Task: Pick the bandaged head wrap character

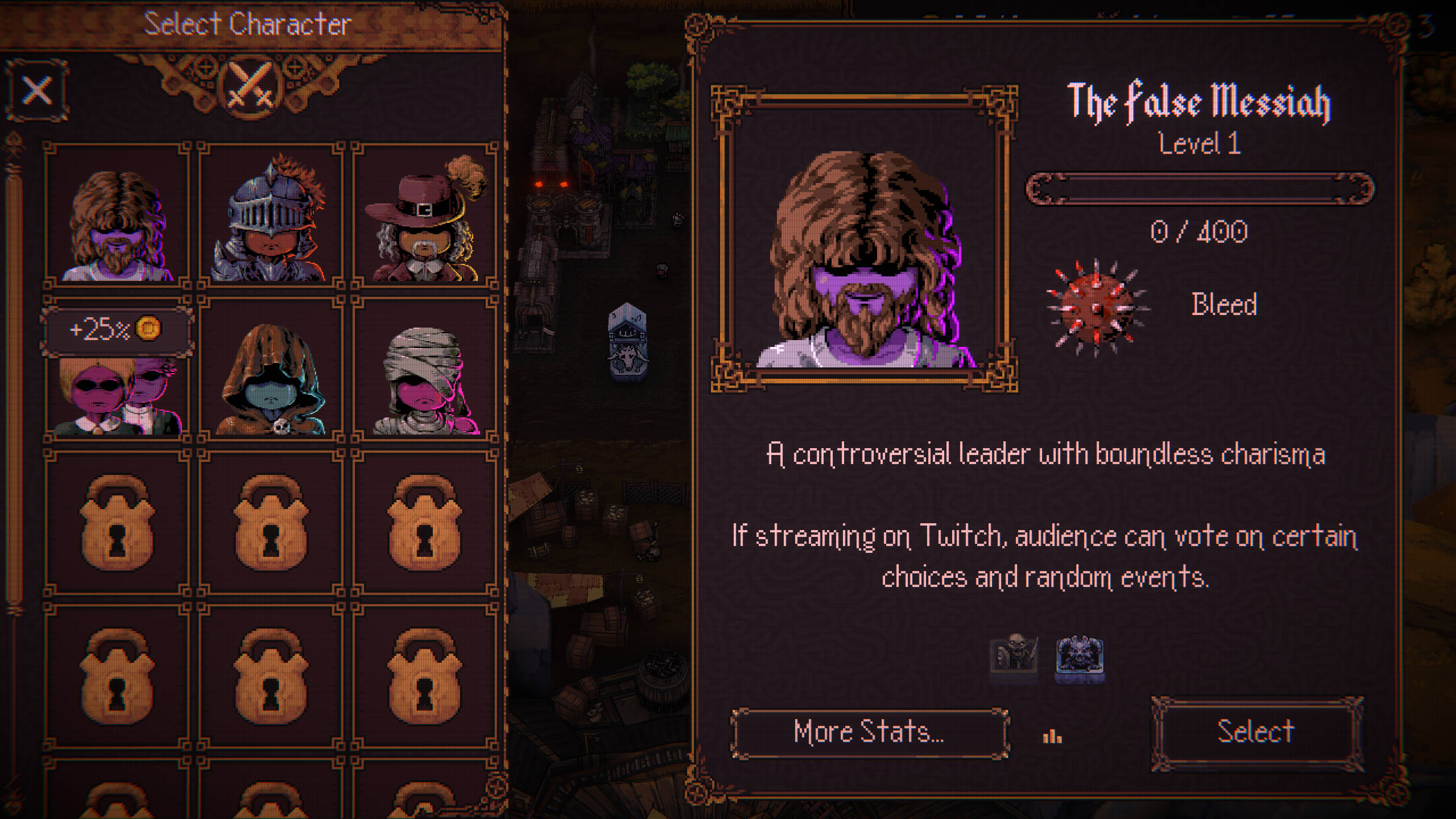Action: tap(424, 375)
